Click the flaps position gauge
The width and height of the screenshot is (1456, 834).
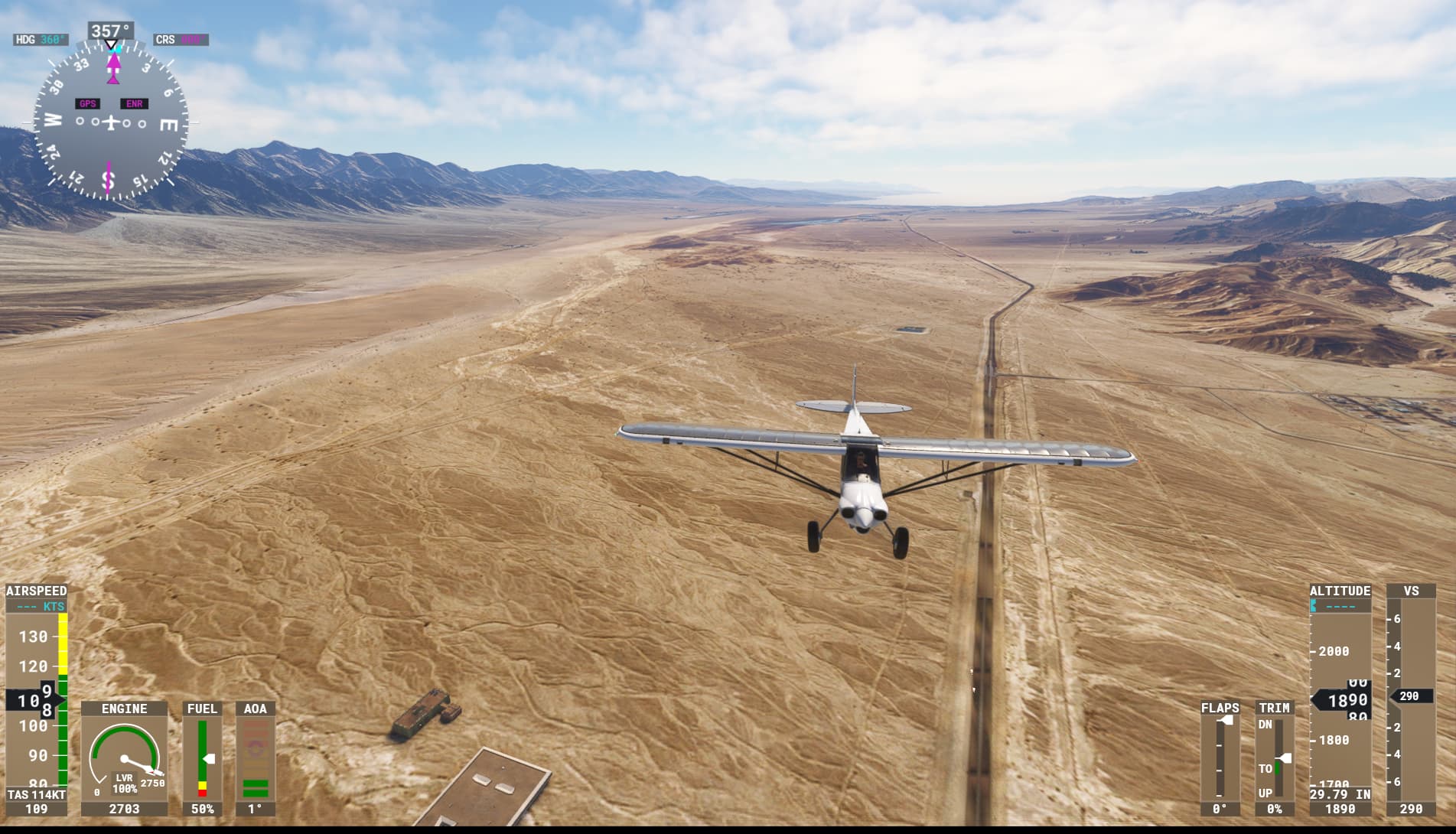tap(1220, 757)
